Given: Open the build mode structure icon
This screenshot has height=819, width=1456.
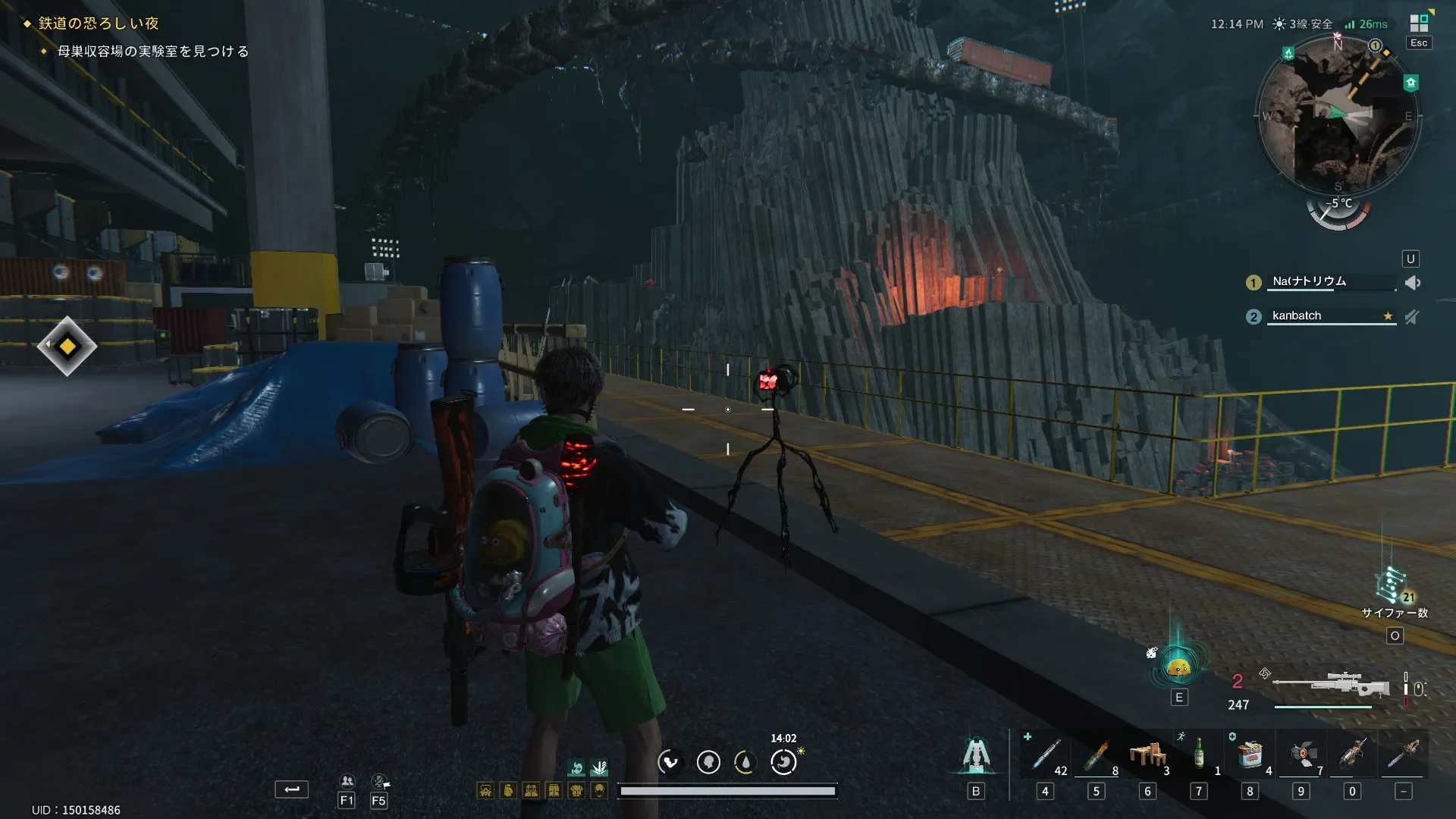Looking at the screenshot, I should pos(976,755).
